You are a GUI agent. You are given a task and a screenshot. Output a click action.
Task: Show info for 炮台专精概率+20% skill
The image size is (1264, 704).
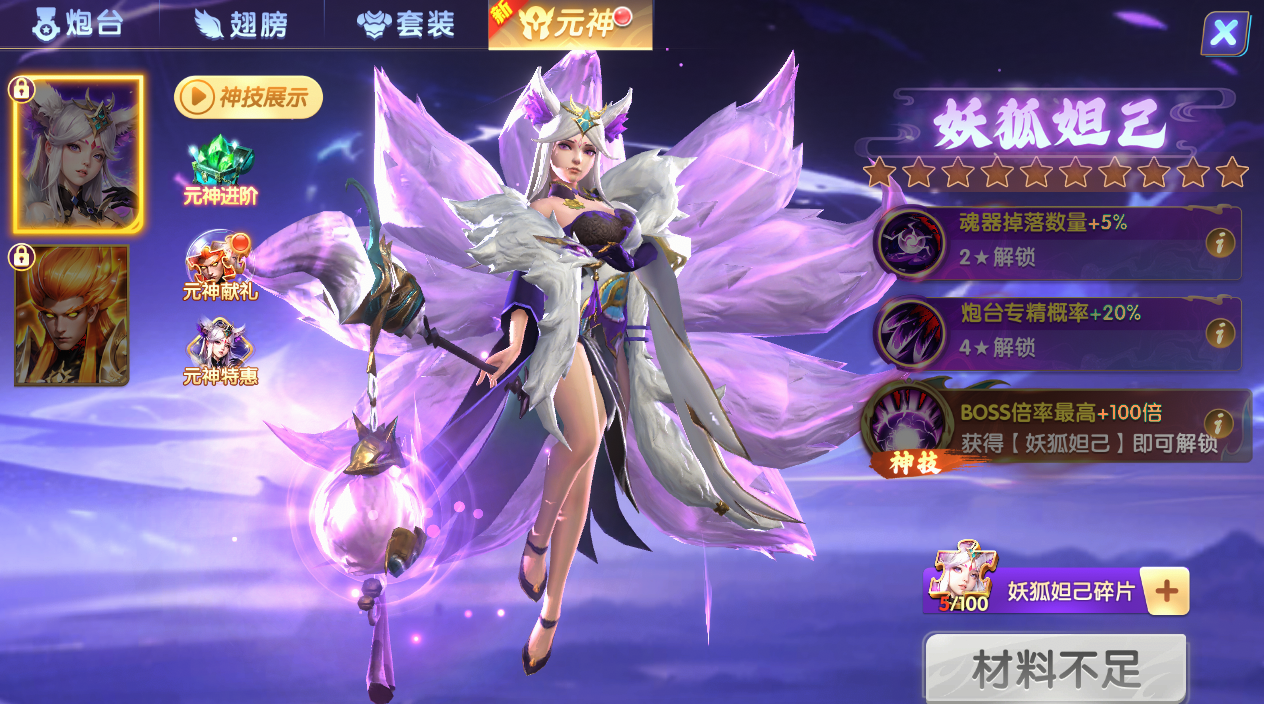click(1219, 333)
